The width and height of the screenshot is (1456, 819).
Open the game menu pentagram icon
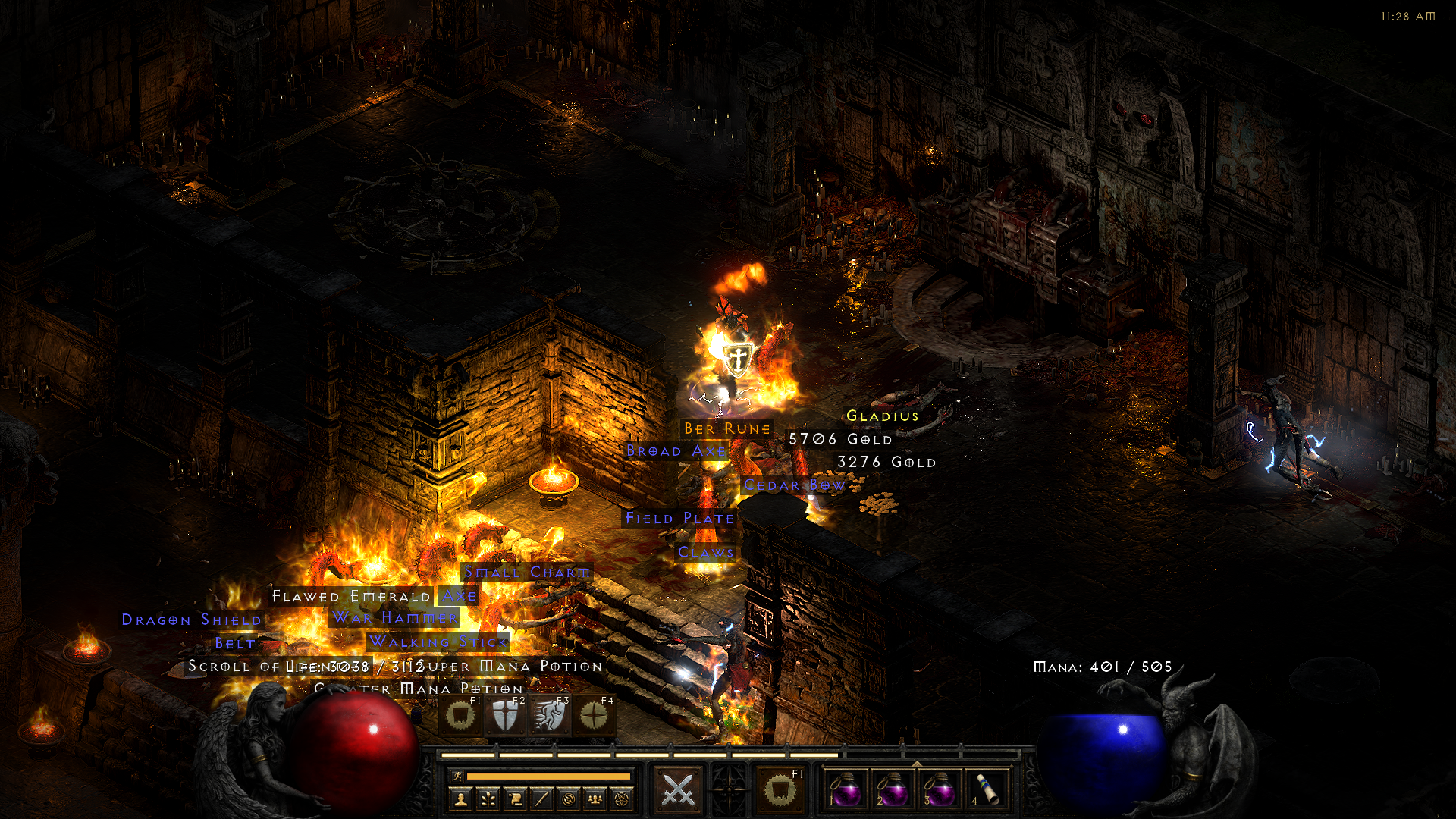tap(622, 799)
